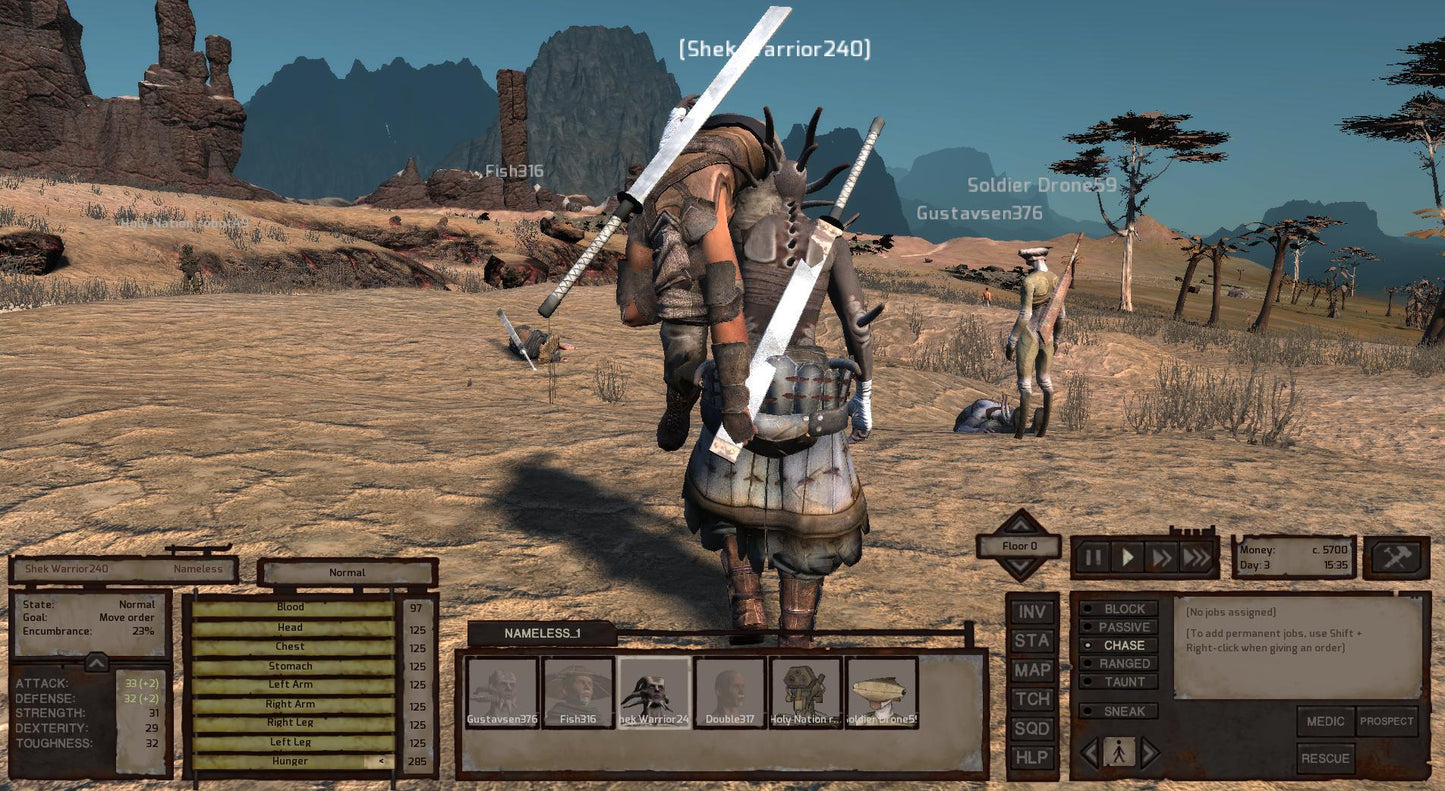Image resolution: width=1445 pixels, height=791 pixels.
Task: Click the Floor up arrow
Action: (1020, 525)
